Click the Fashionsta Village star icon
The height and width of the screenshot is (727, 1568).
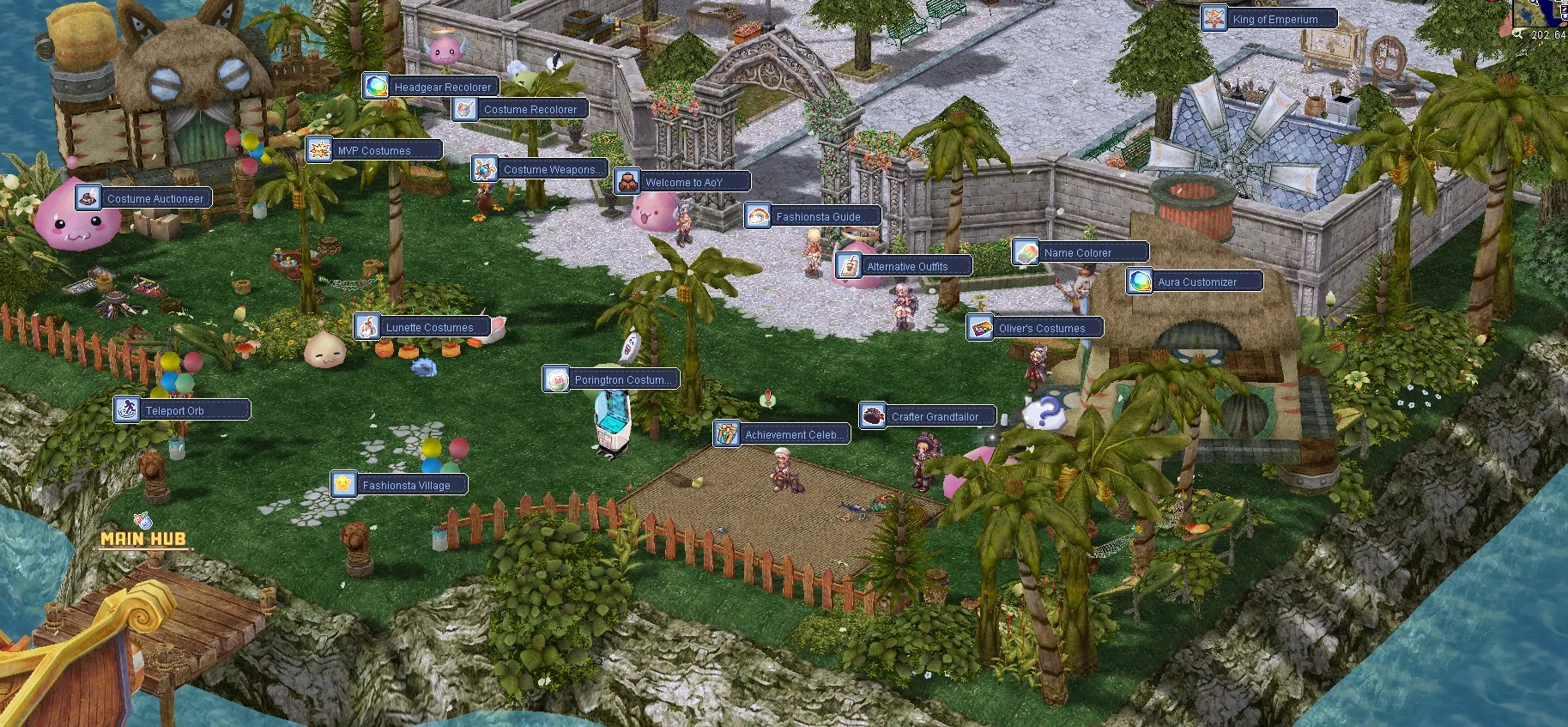[x=342, y=483]
